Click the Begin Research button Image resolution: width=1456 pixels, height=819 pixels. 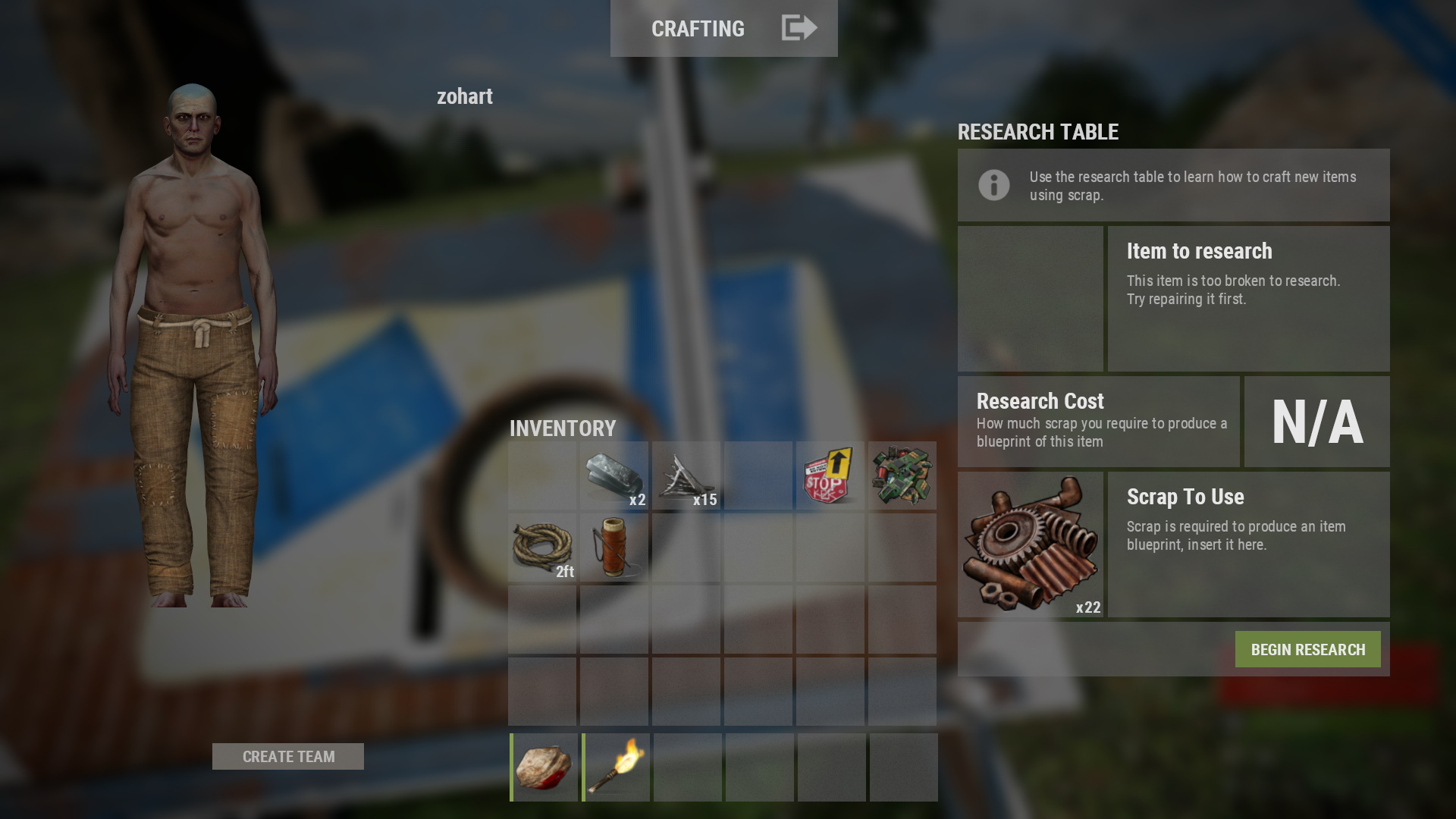point(1307,650)
